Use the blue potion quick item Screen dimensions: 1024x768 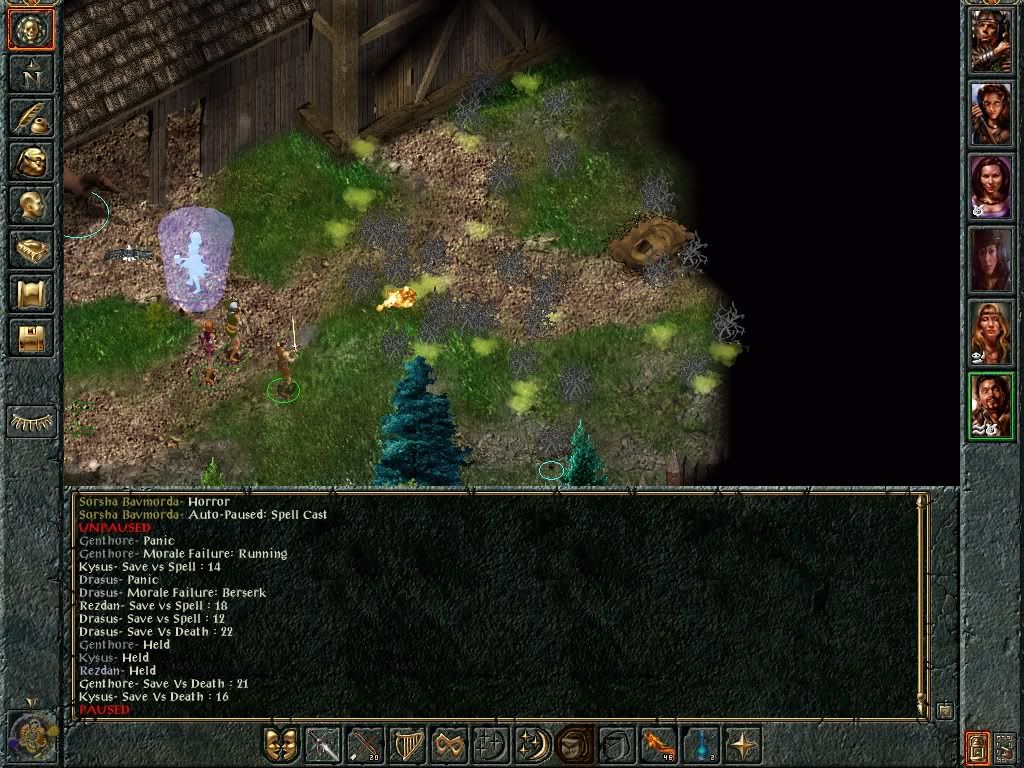(x=702, y=746)
